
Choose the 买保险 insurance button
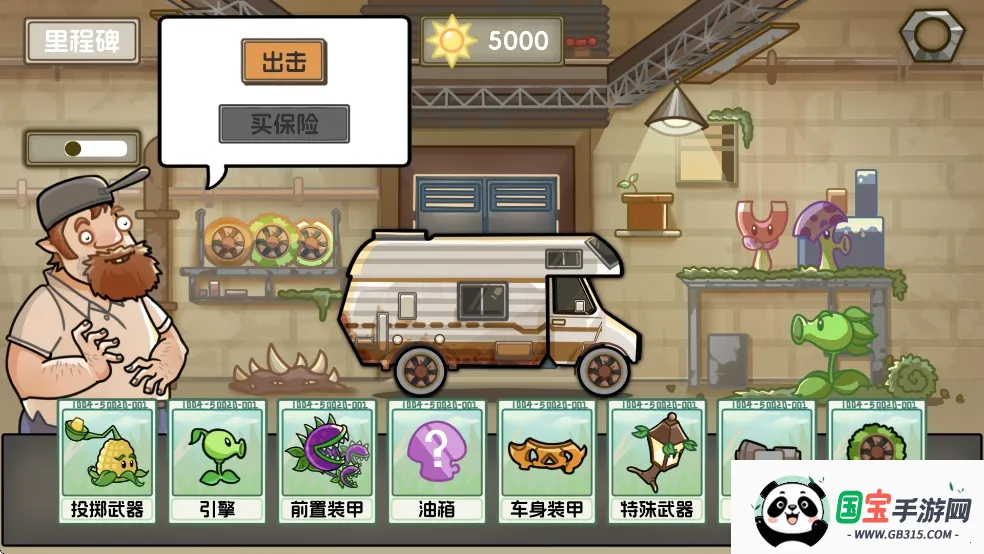click(x=284, y=124)
